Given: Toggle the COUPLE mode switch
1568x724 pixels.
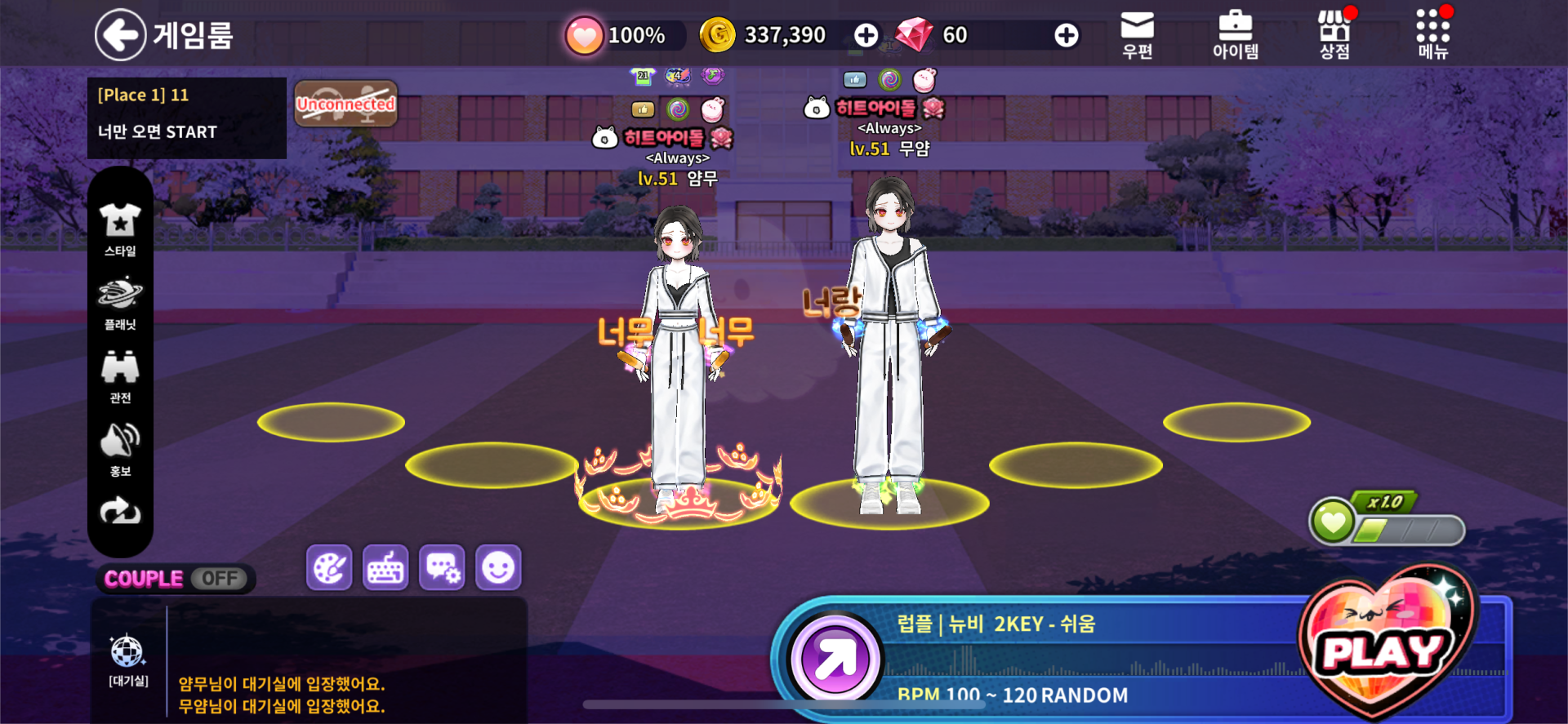Looking at the screenshot, I should click(x=219, y=579).
